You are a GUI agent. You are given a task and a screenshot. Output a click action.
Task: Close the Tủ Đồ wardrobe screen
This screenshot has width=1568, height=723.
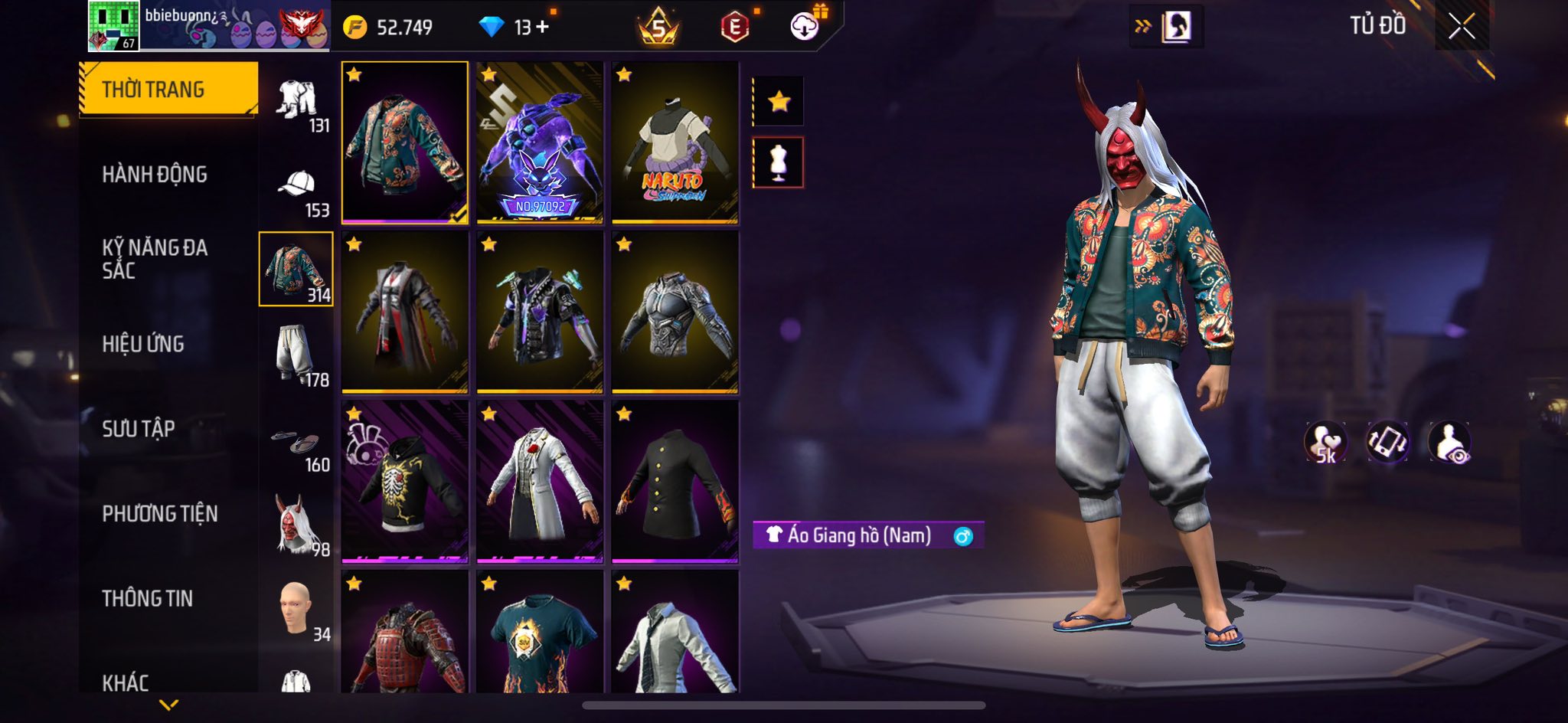click(1461, 27)
